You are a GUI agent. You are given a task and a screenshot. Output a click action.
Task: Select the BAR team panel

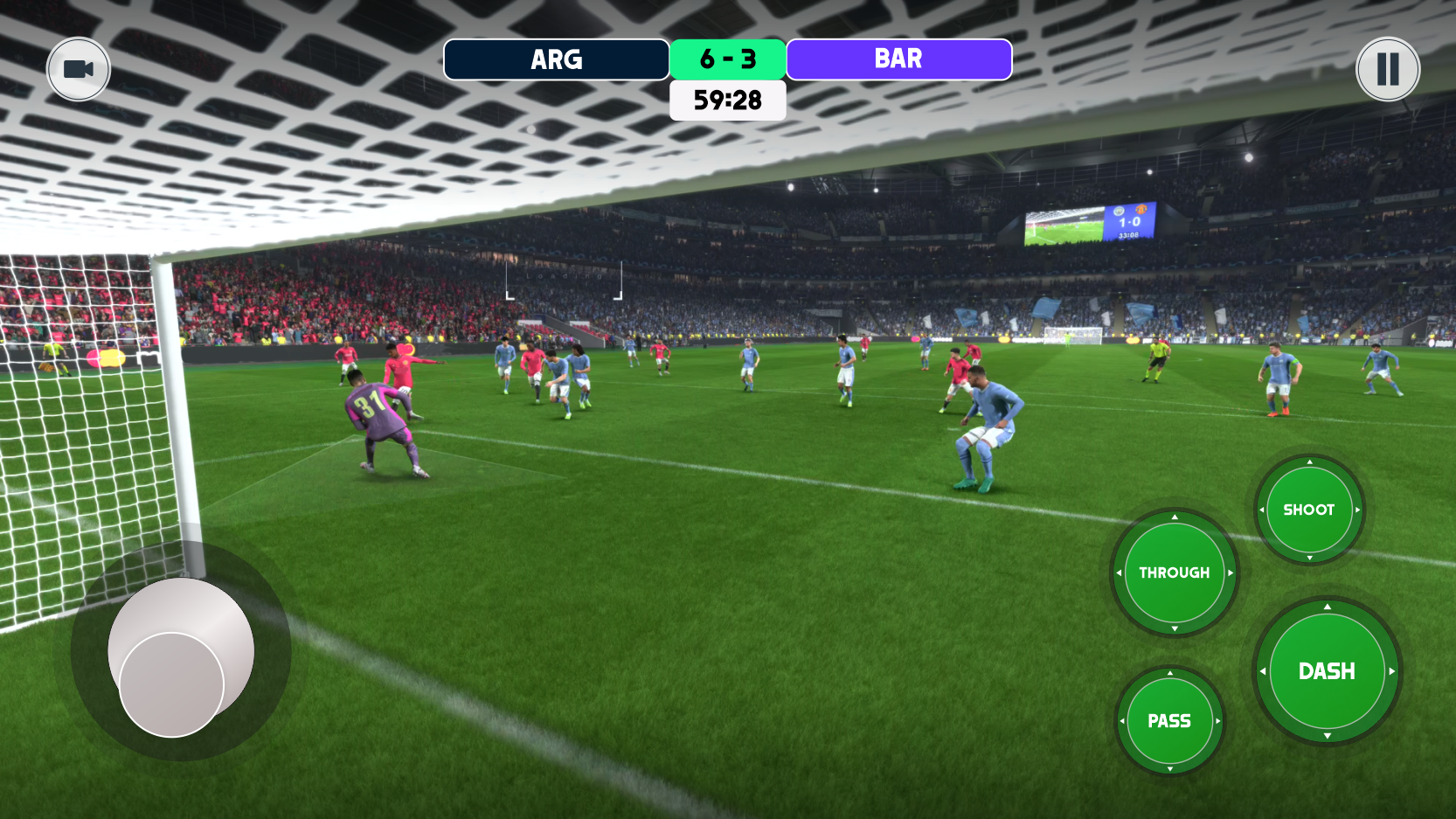(898, 59)
